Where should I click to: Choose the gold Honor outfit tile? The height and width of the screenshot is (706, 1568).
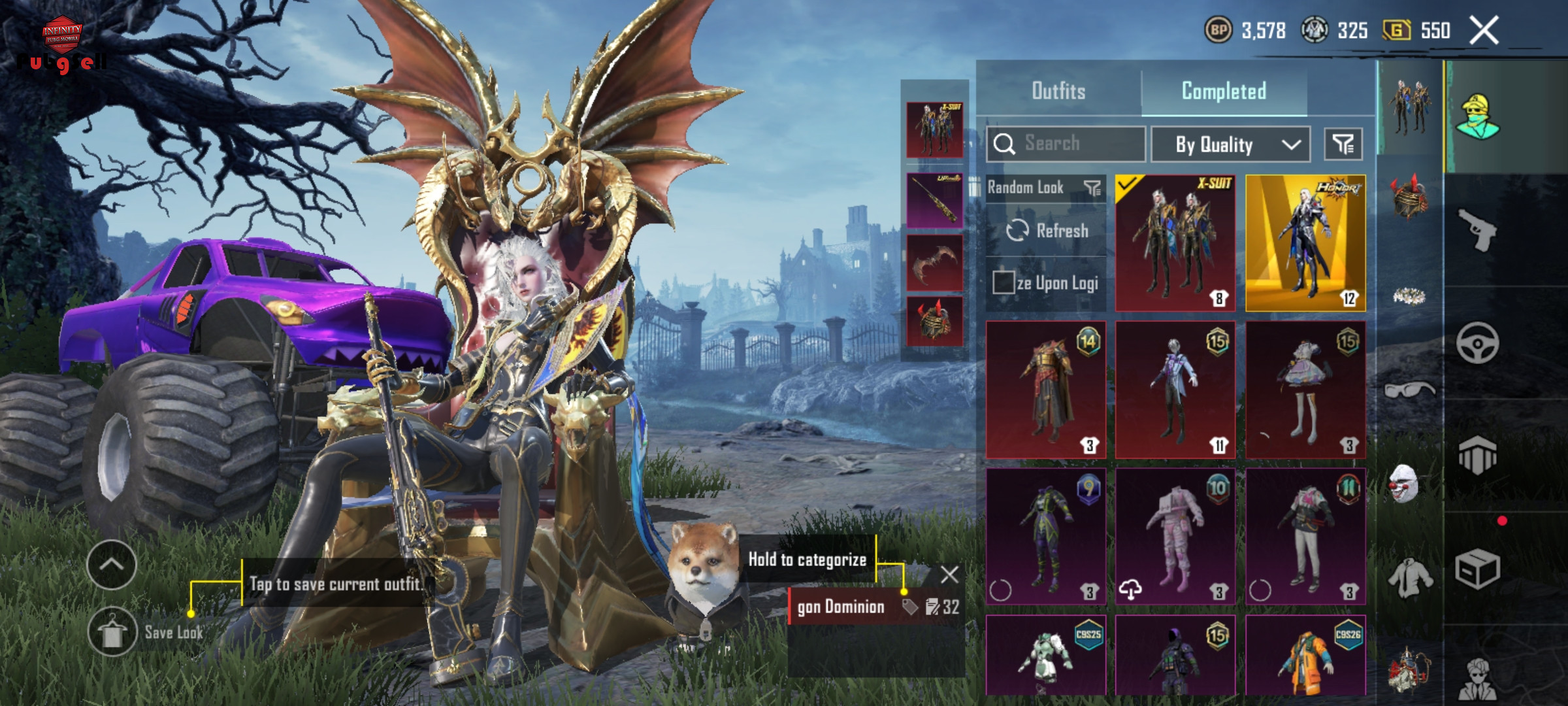1305,243
